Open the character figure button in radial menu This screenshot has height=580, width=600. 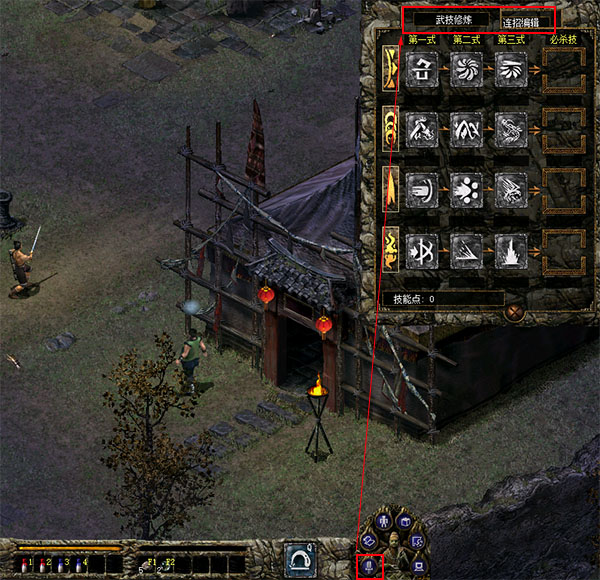coord(381,522)
